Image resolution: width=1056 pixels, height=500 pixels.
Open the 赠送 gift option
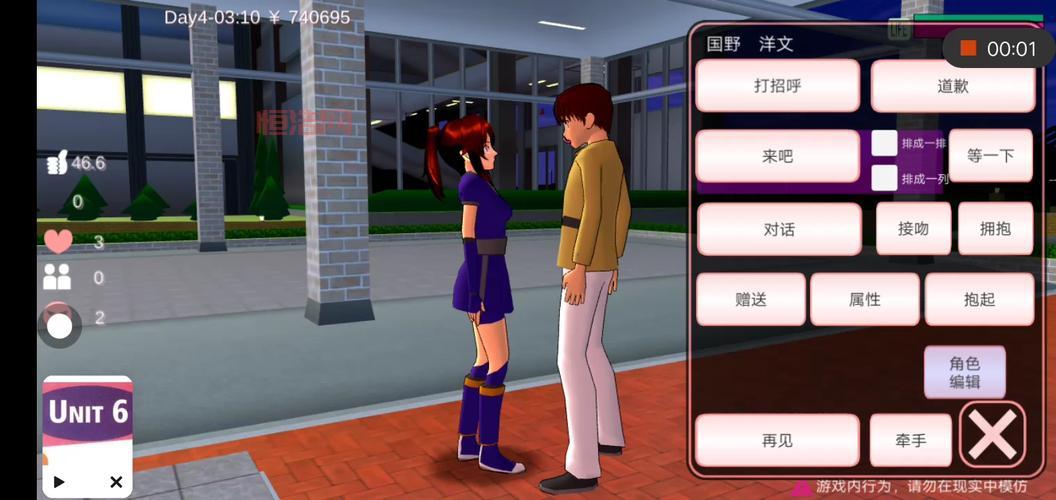coord(750,299)
